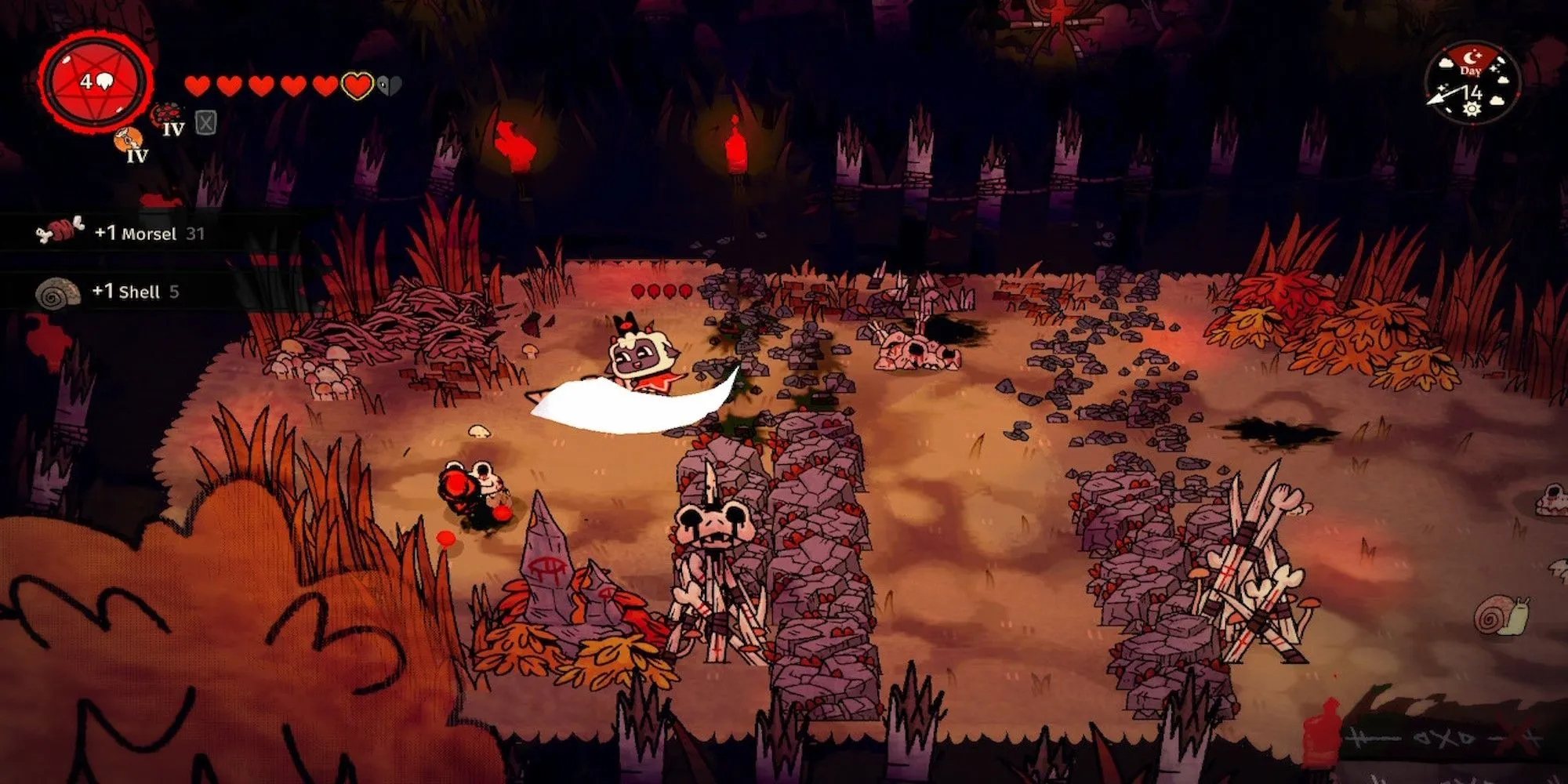The height and width of the screenshot is (784, 1568).
Task: Select the orange level IV weapon icon
Action: tap(130, 144)
